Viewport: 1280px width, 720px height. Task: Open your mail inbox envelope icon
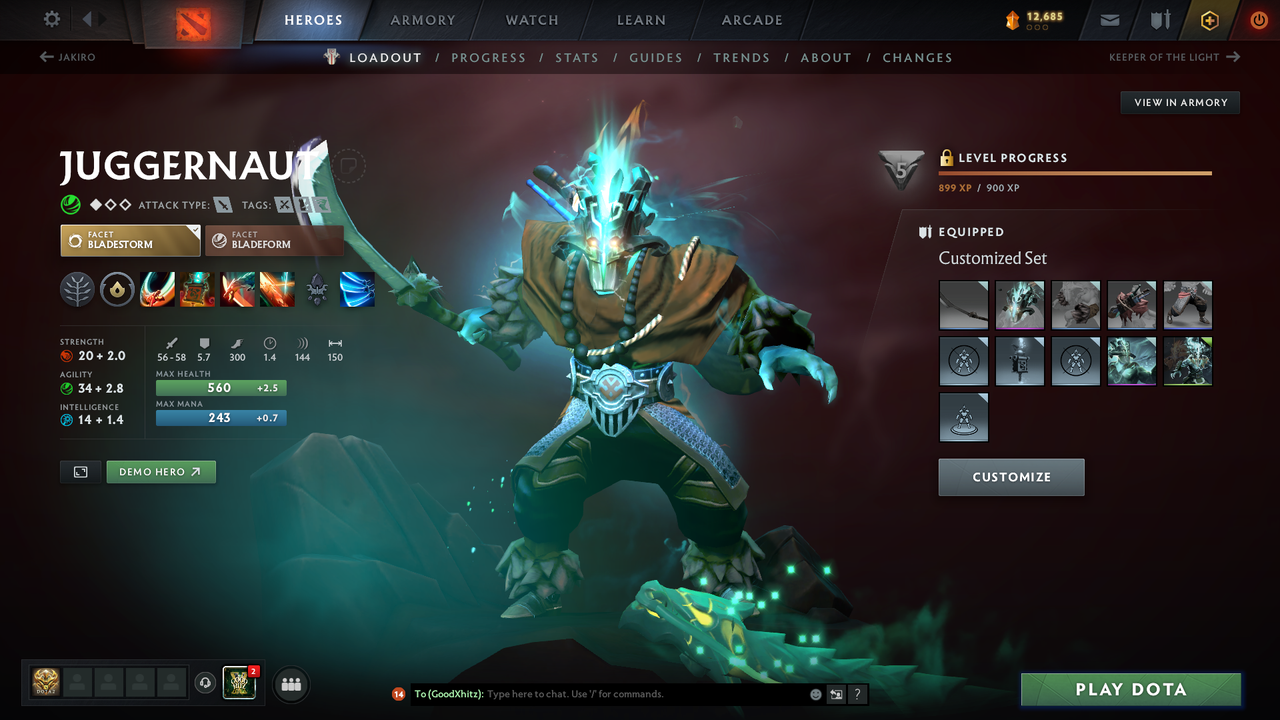1111,19
